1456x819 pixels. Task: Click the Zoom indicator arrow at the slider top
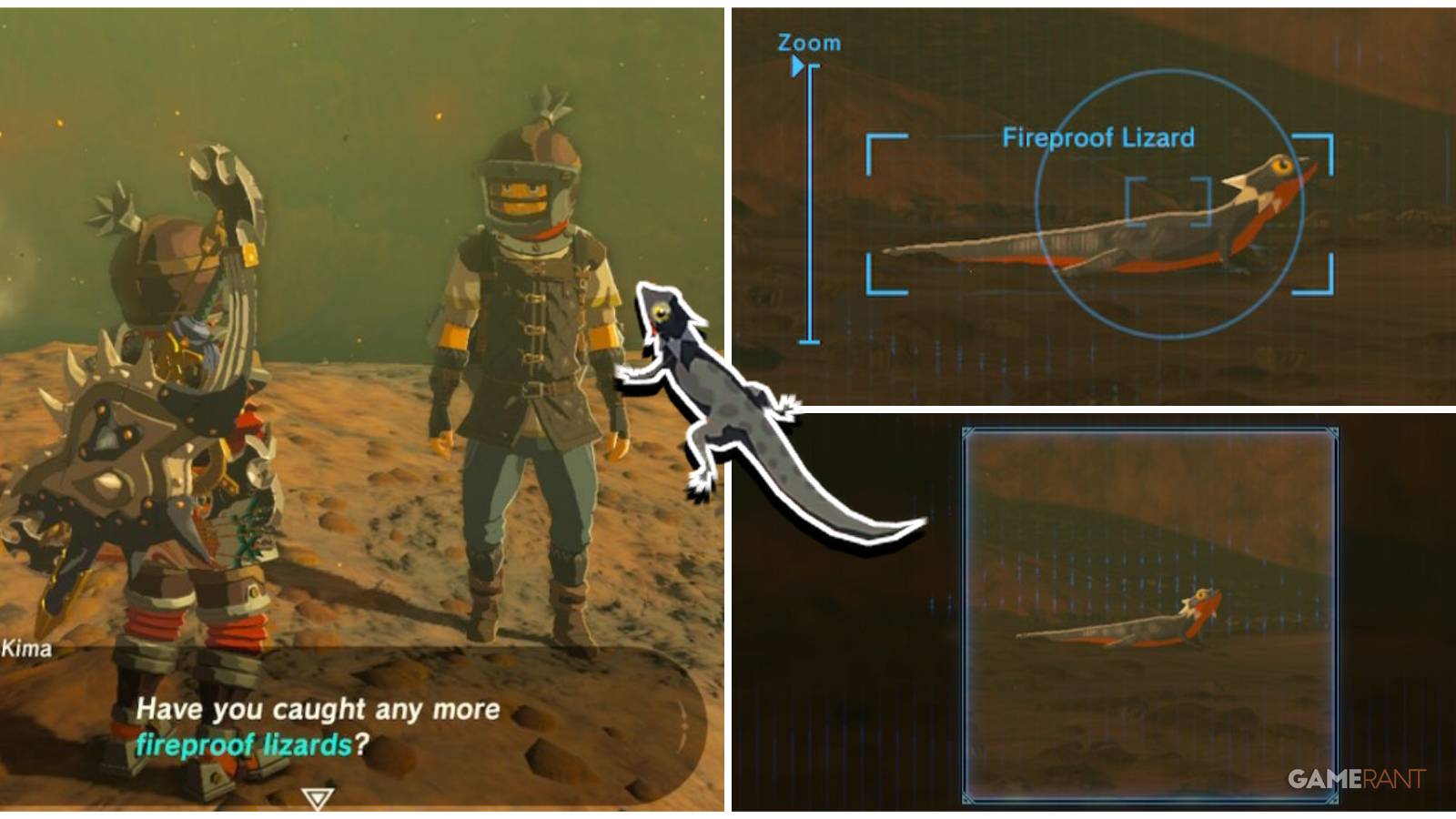(x=798, y=64)
